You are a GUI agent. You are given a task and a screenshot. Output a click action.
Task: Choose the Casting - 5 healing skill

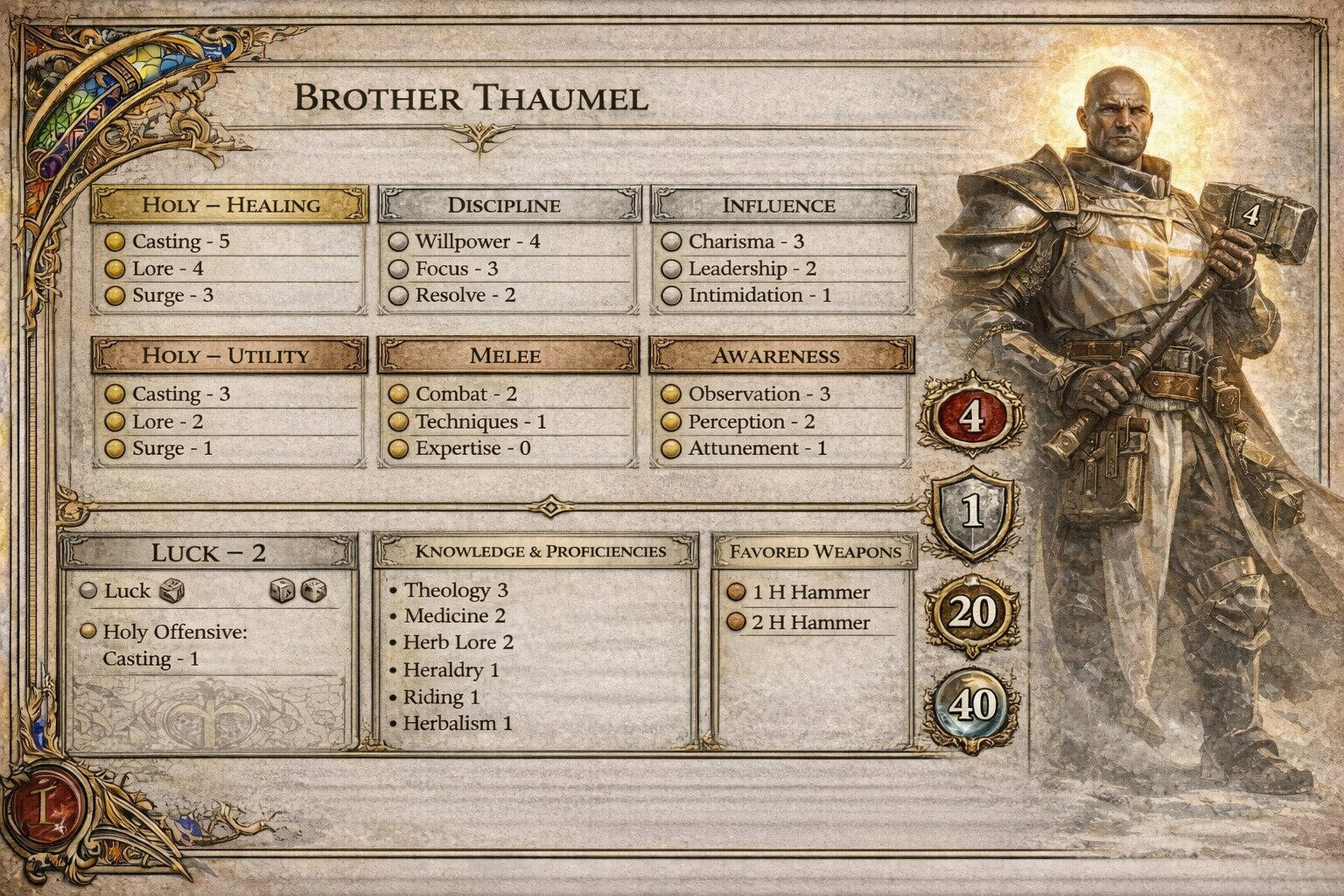point(180,241)
